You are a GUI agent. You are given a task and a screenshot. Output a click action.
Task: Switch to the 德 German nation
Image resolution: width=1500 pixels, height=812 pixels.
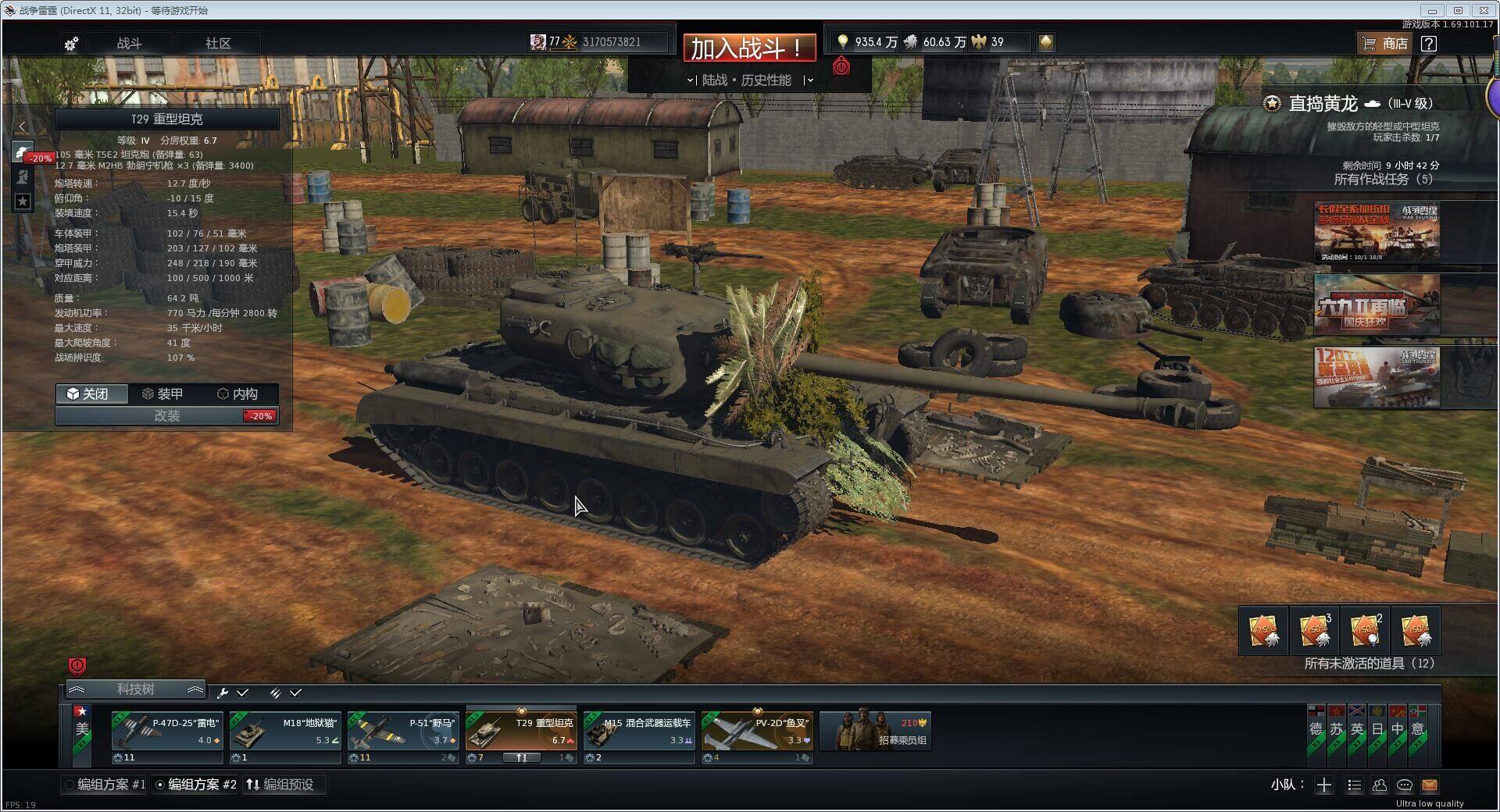tap(1316, 730)
